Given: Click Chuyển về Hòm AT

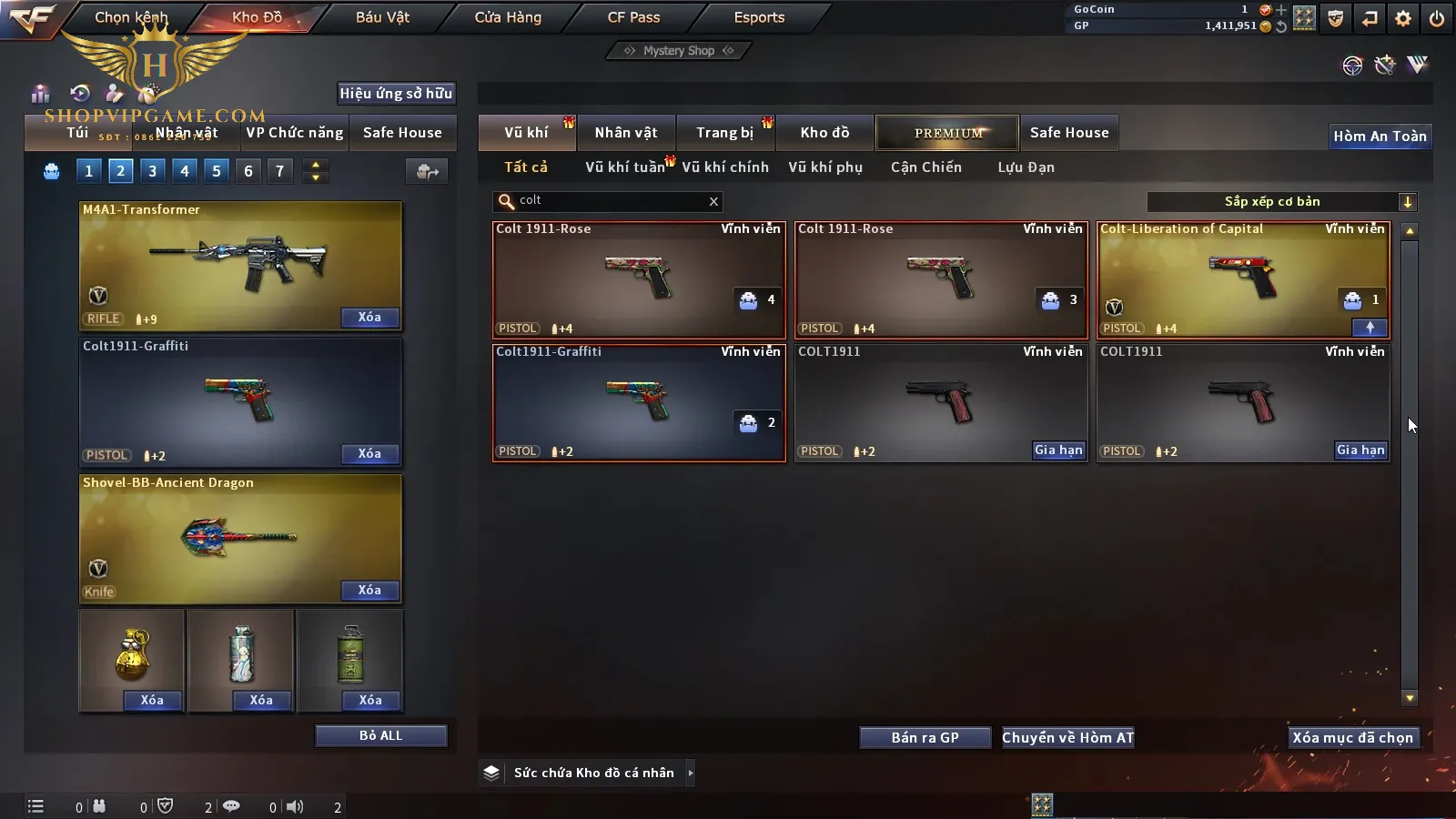Looking at the screenshot, I should point(1067,737).
